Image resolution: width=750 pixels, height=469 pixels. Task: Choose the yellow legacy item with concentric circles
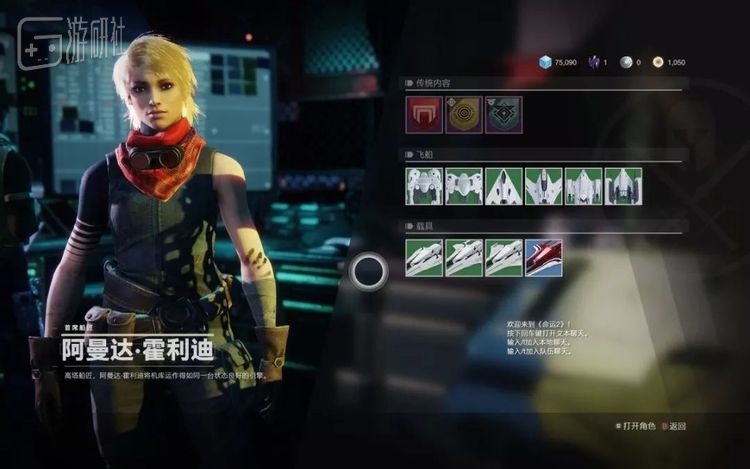coord(463,114)
